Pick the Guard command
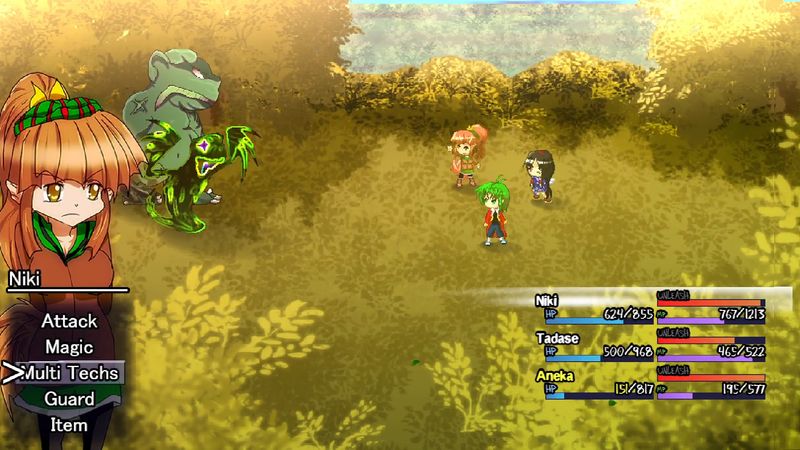The image size is (800, 450). tap(69, 399)
